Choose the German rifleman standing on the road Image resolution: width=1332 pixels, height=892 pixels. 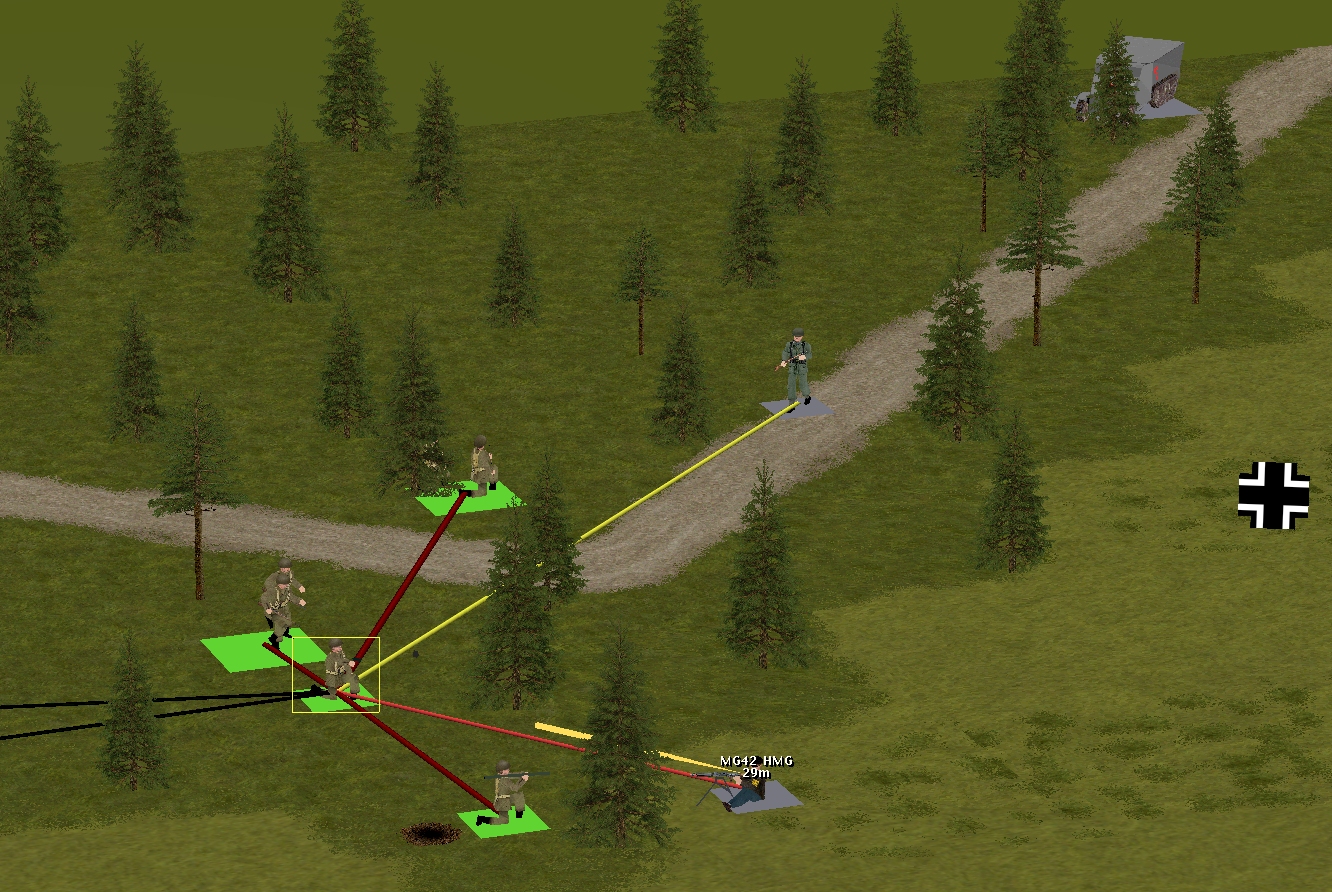797,367
